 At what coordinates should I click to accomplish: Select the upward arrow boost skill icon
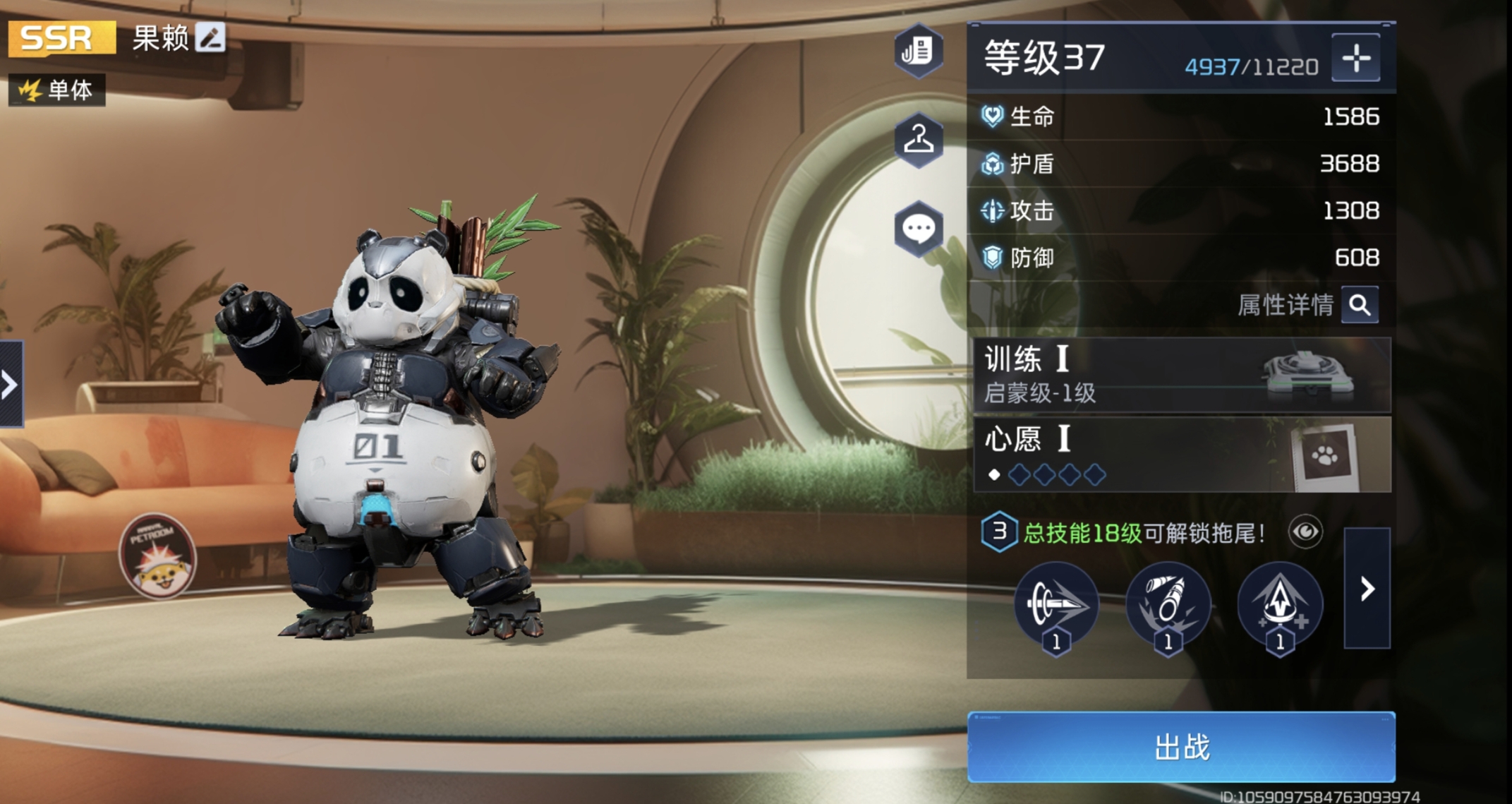click(x=1279, y=605)
